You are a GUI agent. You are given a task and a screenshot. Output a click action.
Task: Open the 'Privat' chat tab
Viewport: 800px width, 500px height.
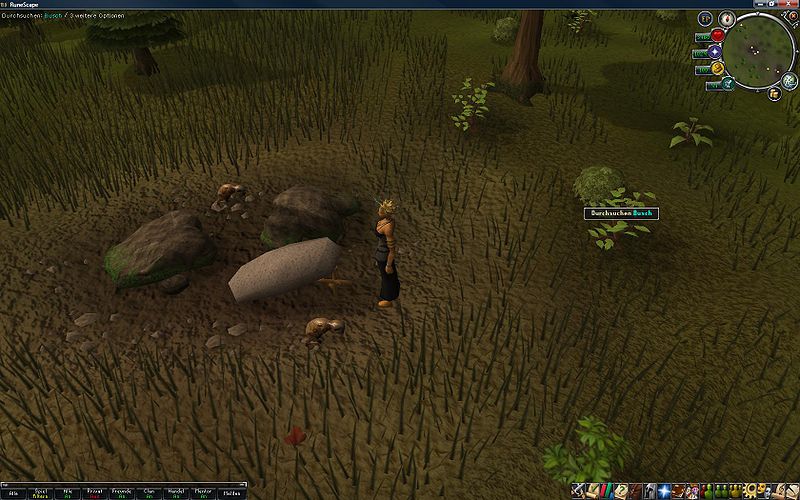pos(96,492)
